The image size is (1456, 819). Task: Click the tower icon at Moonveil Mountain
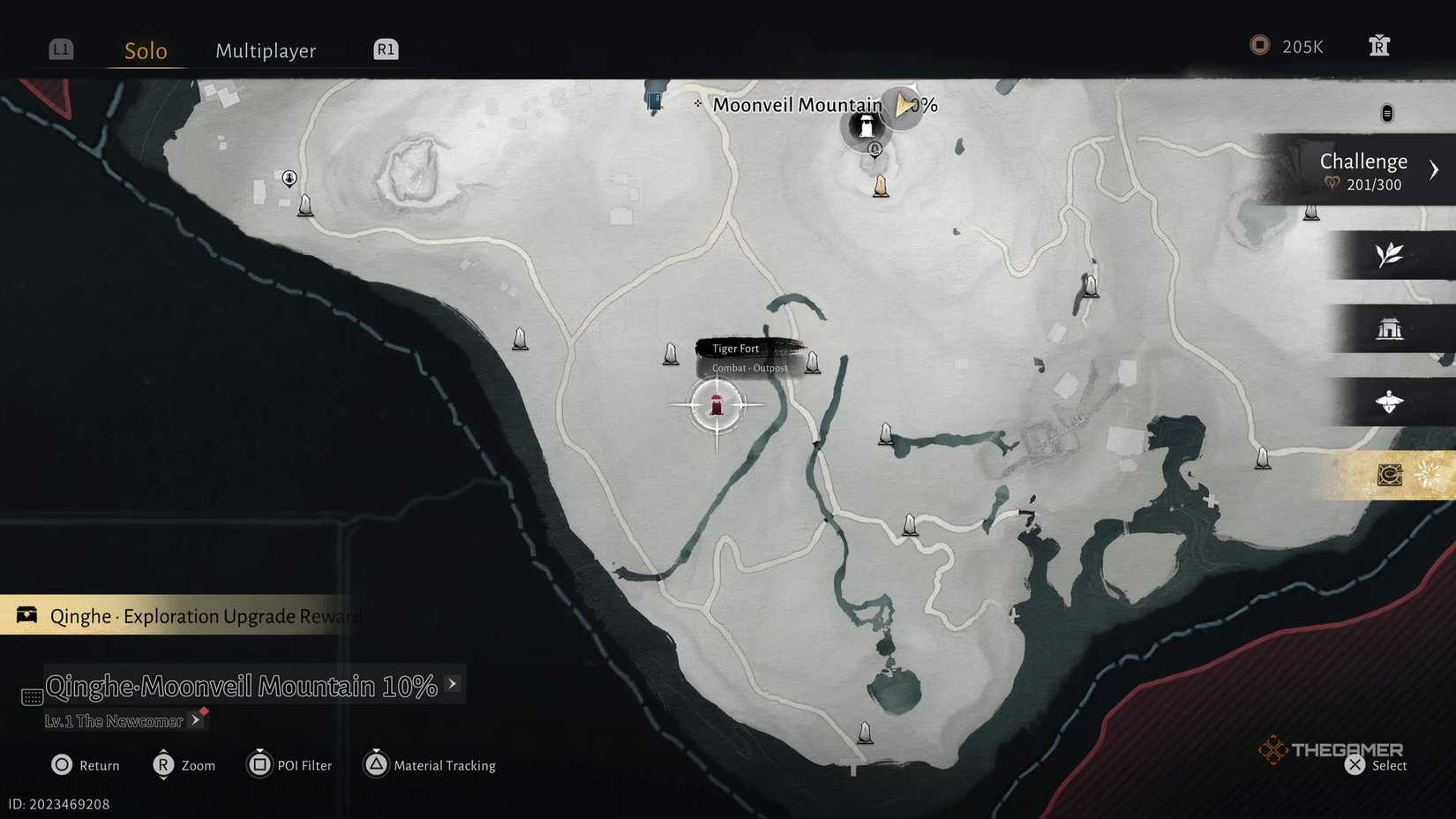tap(867, 125)
